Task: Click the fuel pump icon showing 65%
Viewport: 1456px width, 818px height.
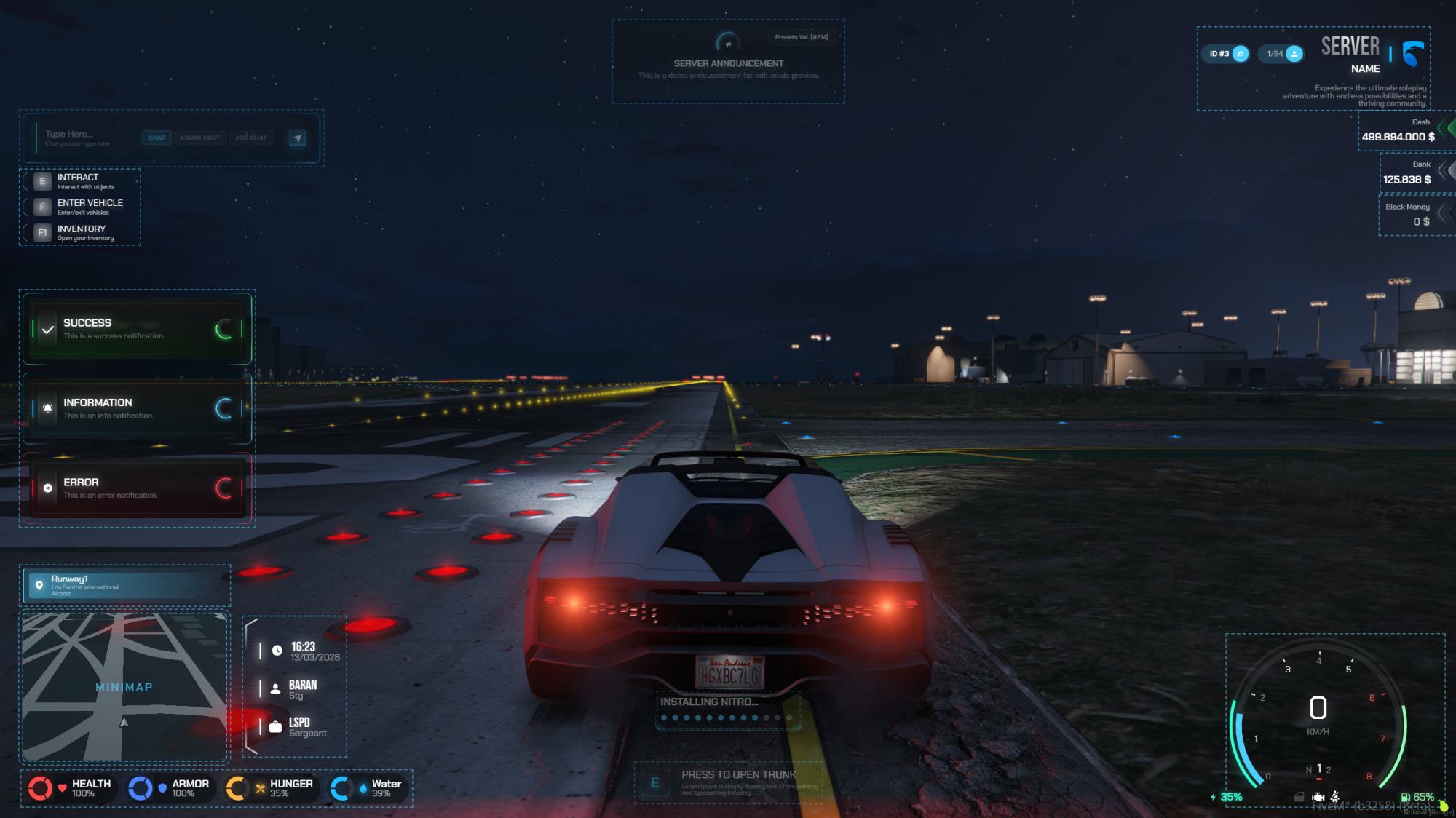Action: tap(1406, 797)
